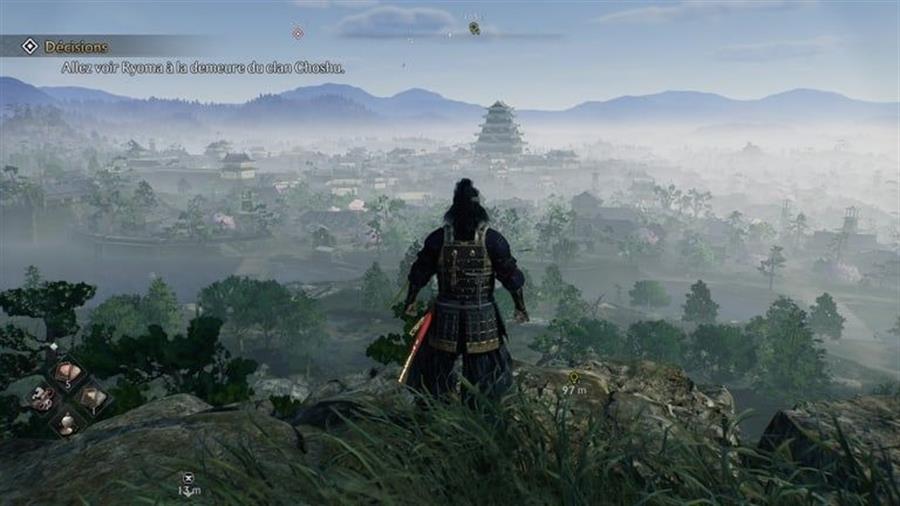Select the top quick-item slot showing 5

click(67, 373)
